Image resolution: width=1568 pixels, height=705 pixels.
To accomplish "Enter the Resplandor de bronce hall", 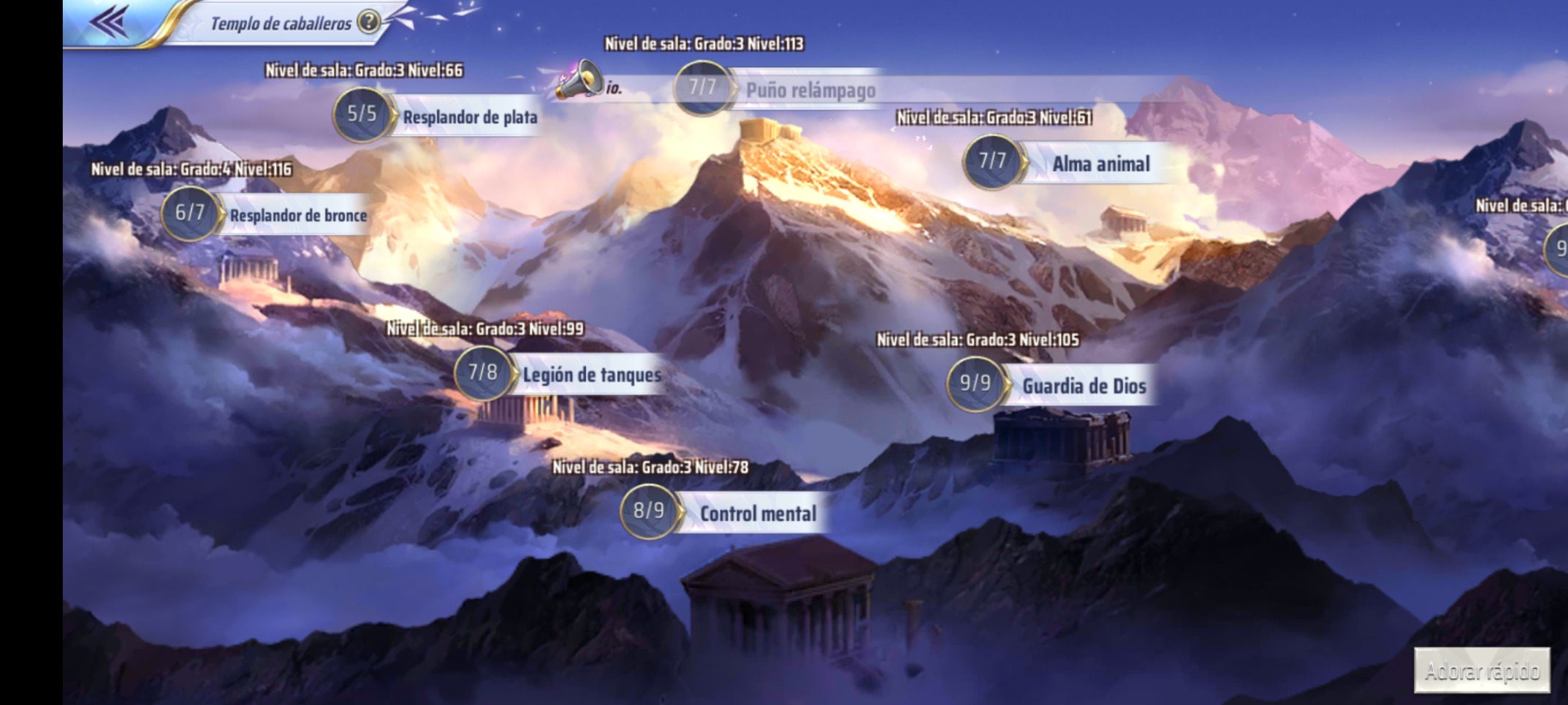I will pyautogui.click(x=297, y=215).
